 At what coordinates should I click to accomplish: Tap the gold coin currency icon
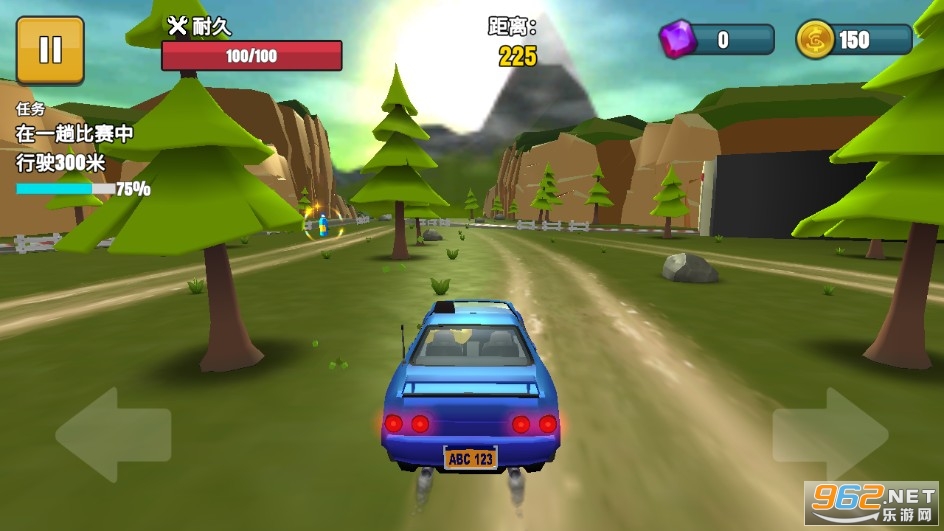[814, 40]
